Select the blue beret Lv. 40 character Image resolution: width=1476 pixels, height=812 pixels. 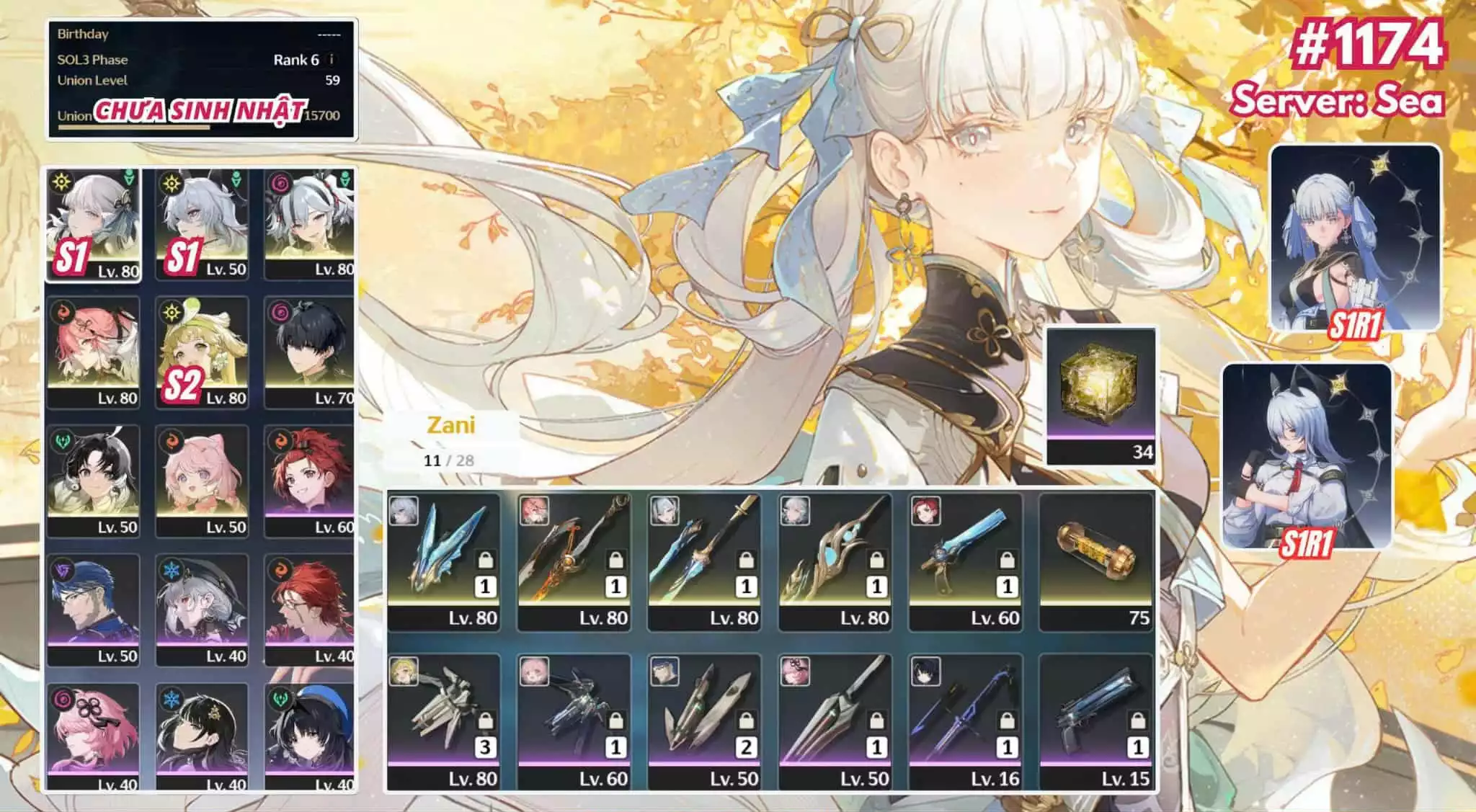tap(310, 736)
